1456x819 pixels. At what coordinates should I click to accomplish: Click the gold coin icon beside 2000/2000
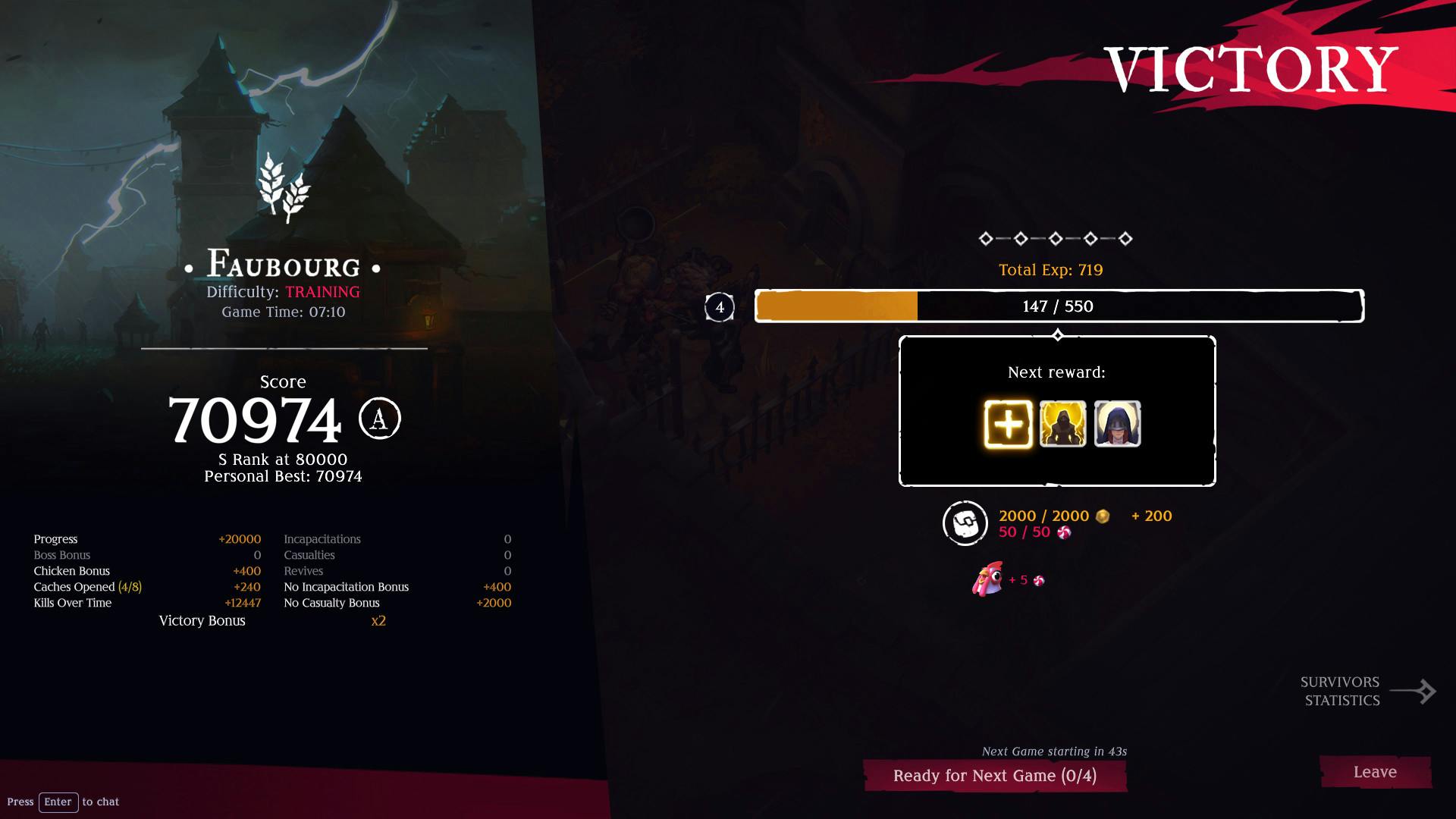point(1101,516)
